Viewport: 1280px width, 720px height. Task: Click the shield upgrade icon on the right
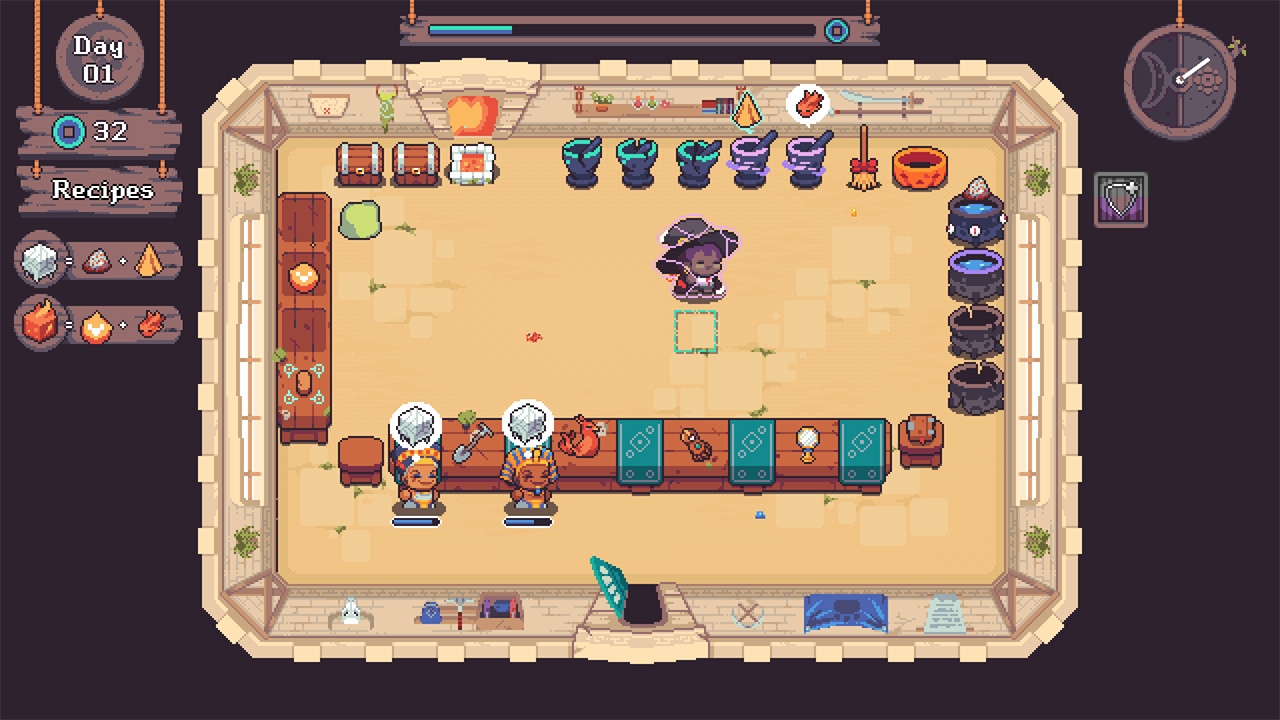coord(1120,200)
